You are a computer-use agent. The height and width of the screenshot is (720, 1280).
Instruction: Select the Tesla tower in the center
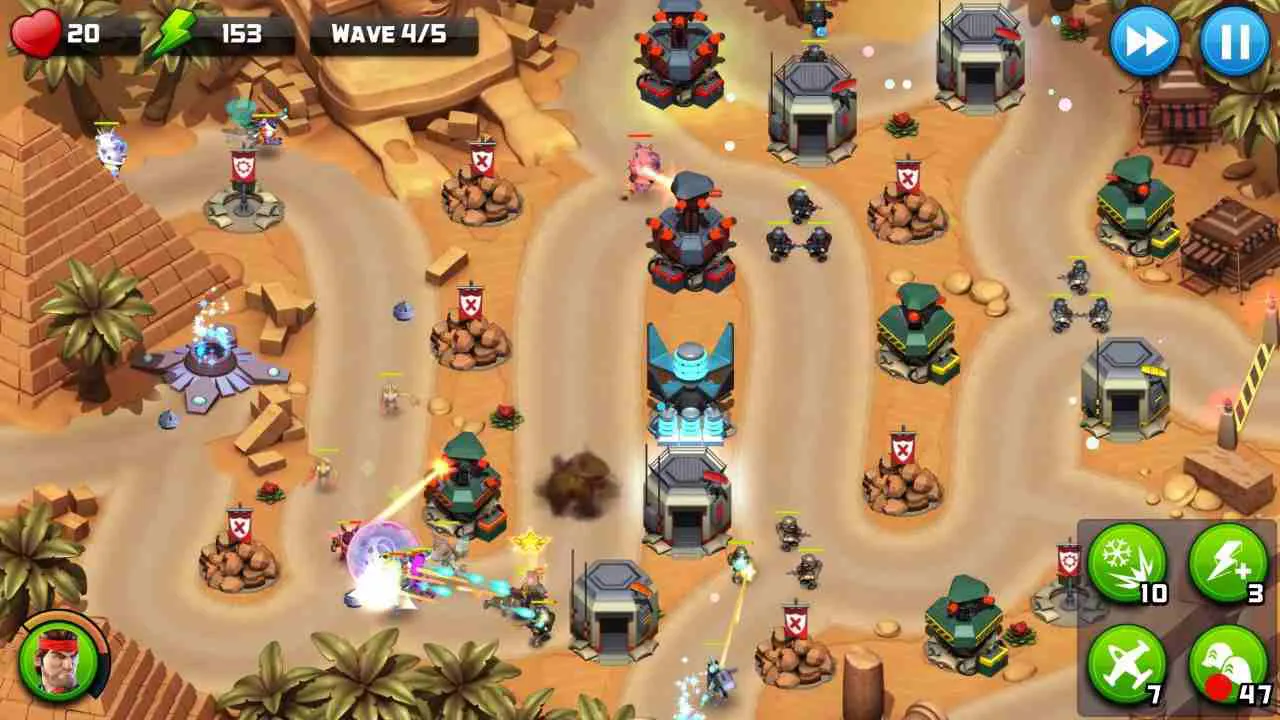[x=689, y=380]
